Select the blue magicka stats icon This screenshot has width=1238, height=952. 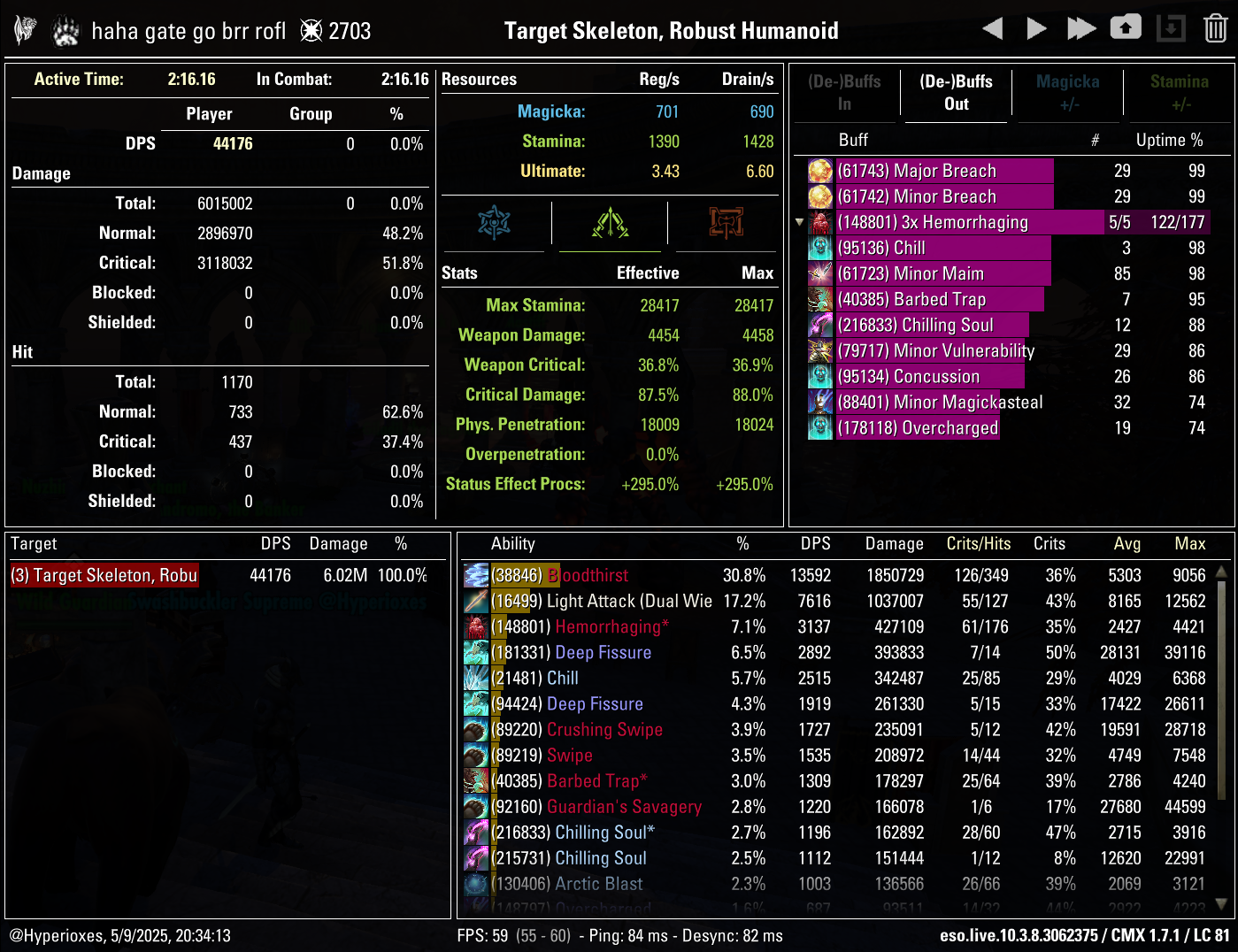(x=495, y=224)
